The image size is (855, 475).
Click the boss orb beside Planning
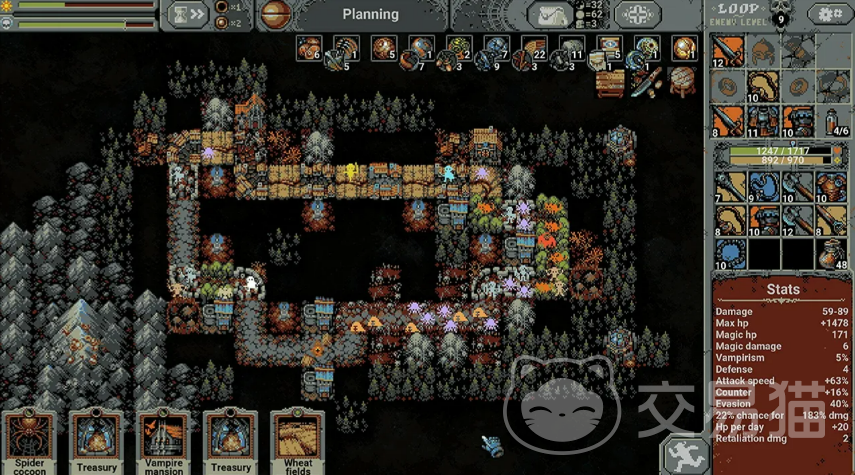275,14
